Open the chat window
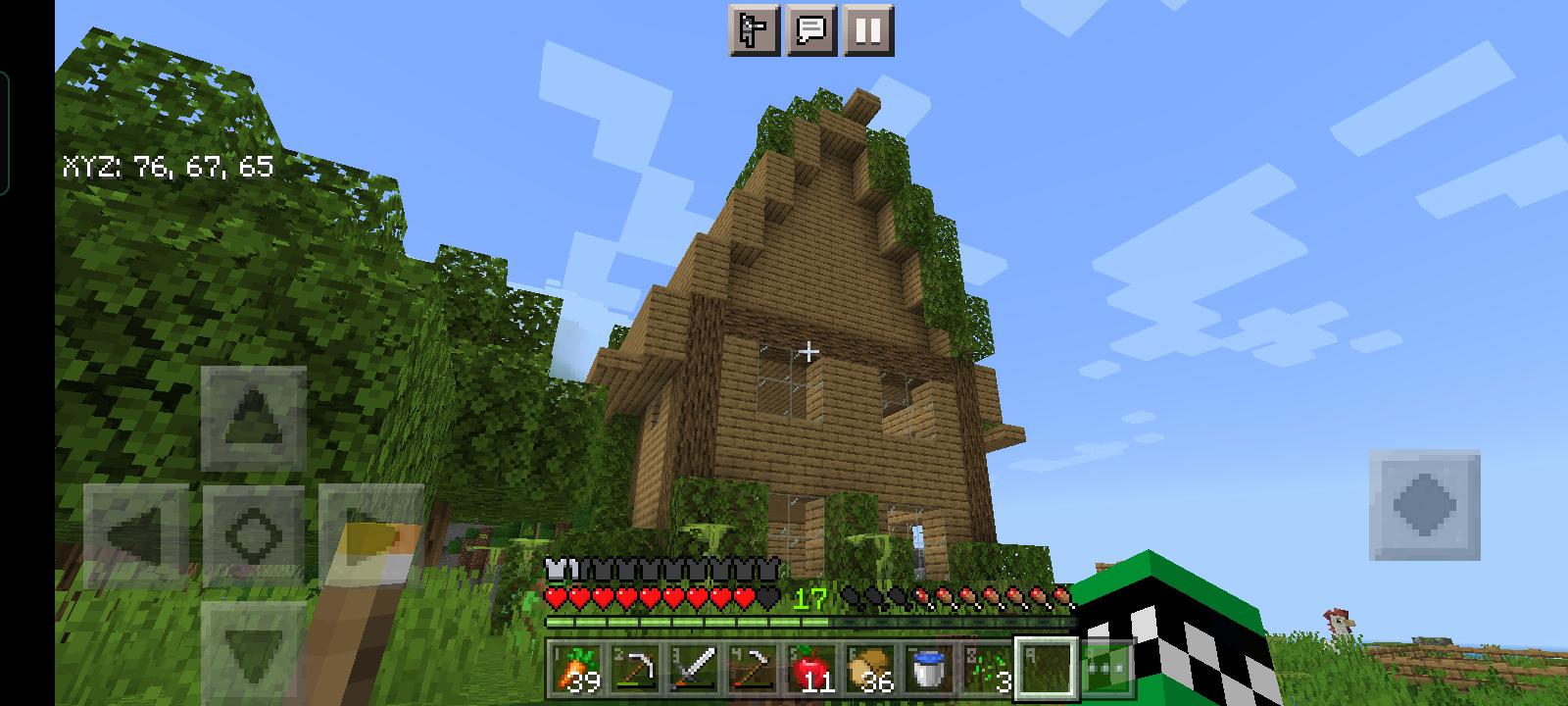1568x706 pixels. (x=810, y=33)
